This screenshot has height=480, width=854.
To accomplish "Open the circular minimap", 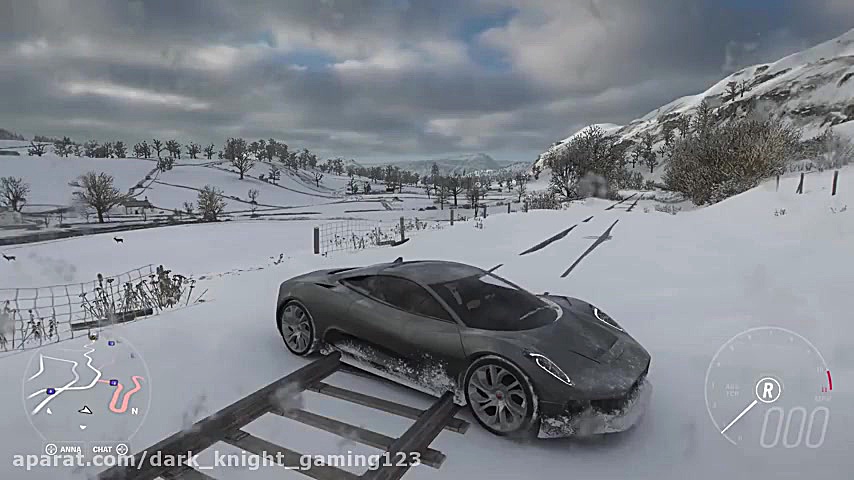I will click(x=85, y=389).
